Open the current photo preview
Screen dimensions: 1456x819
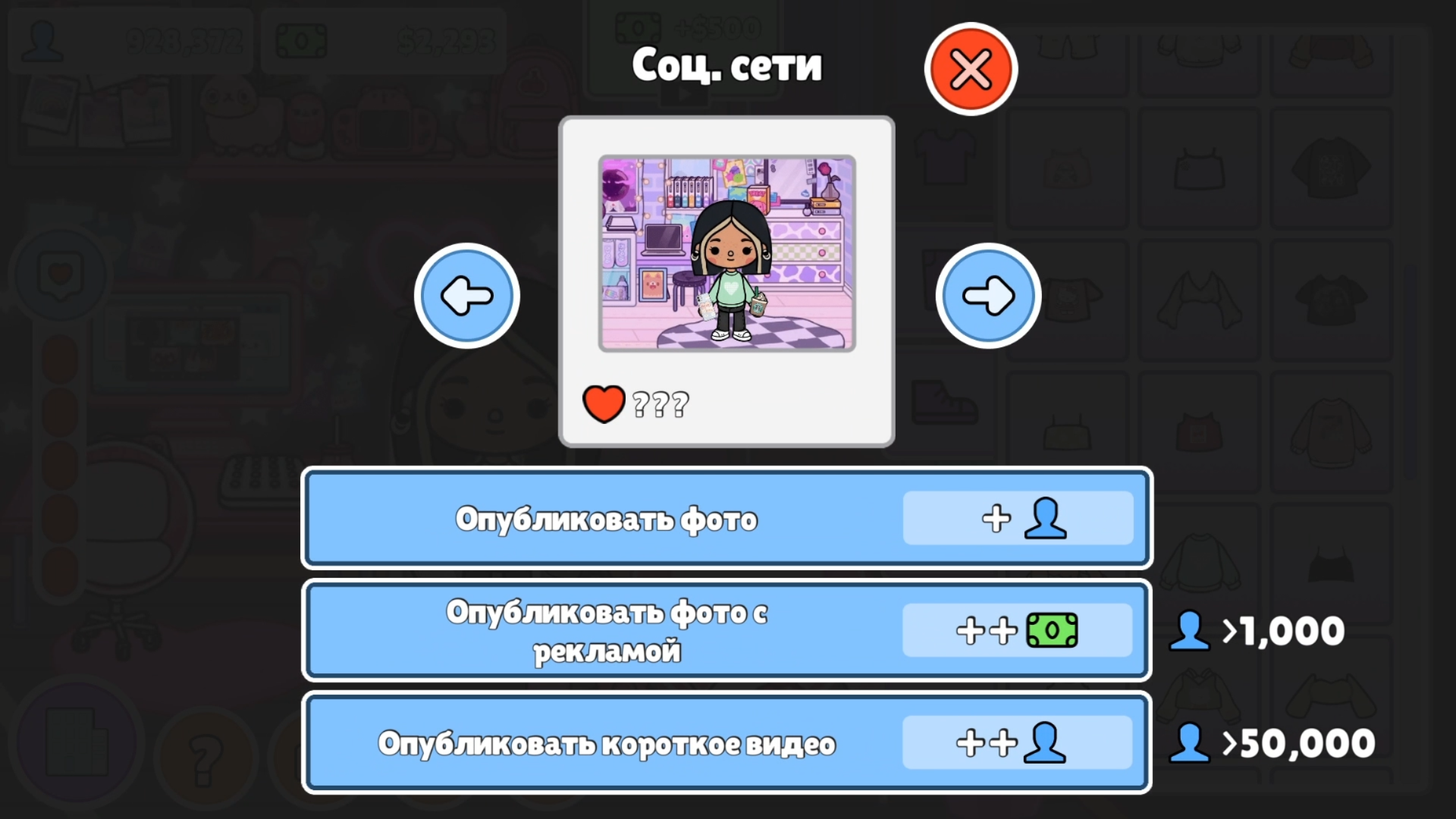(726, 253)
